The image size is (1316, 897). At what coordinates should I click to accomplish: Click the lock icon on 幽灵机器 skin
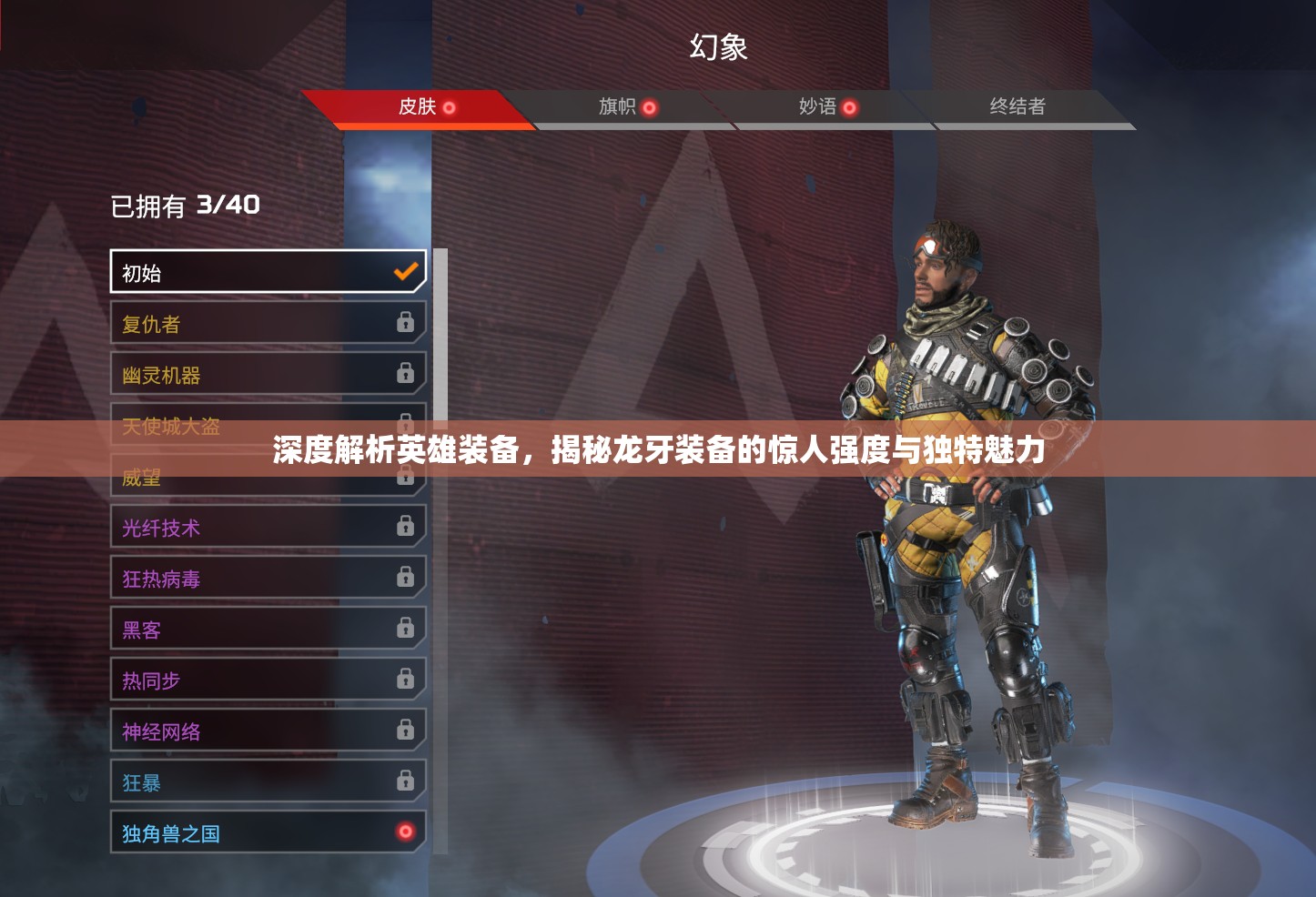coord(403,373)
